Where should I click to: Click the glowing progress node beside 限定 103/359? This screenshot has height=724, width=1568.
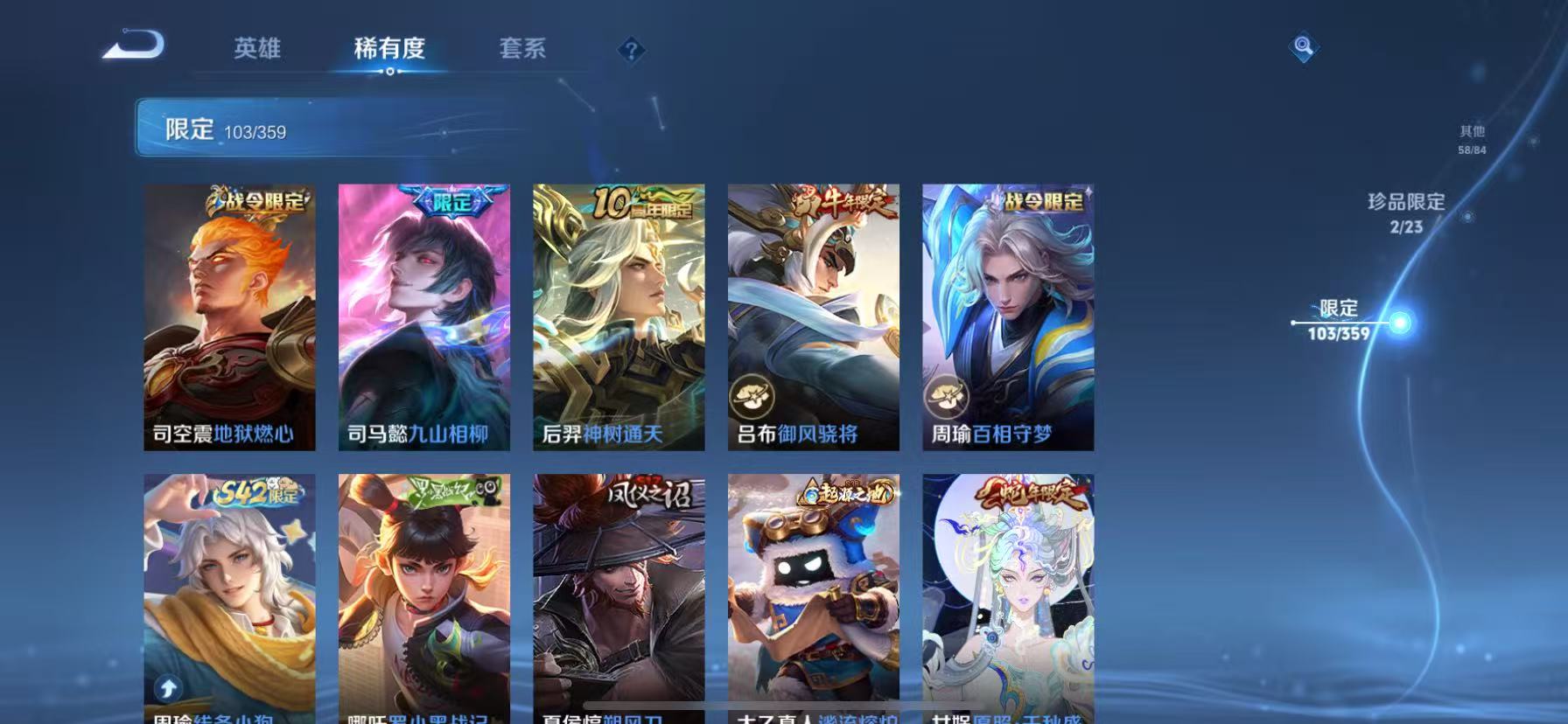1402,323
